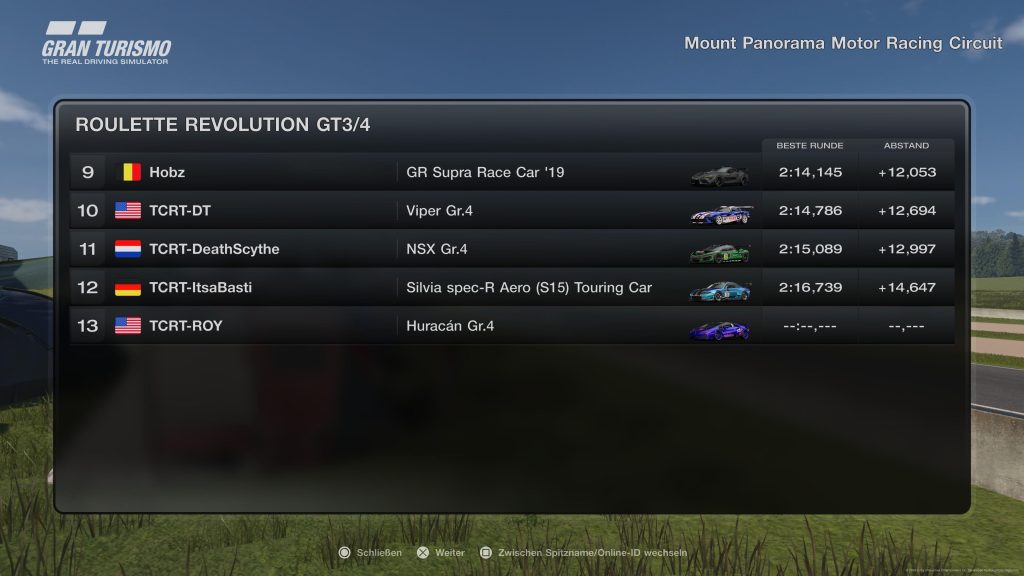
Task: Click the Huracán Gr.4 car thumbnail
Action: pos(719,329)
